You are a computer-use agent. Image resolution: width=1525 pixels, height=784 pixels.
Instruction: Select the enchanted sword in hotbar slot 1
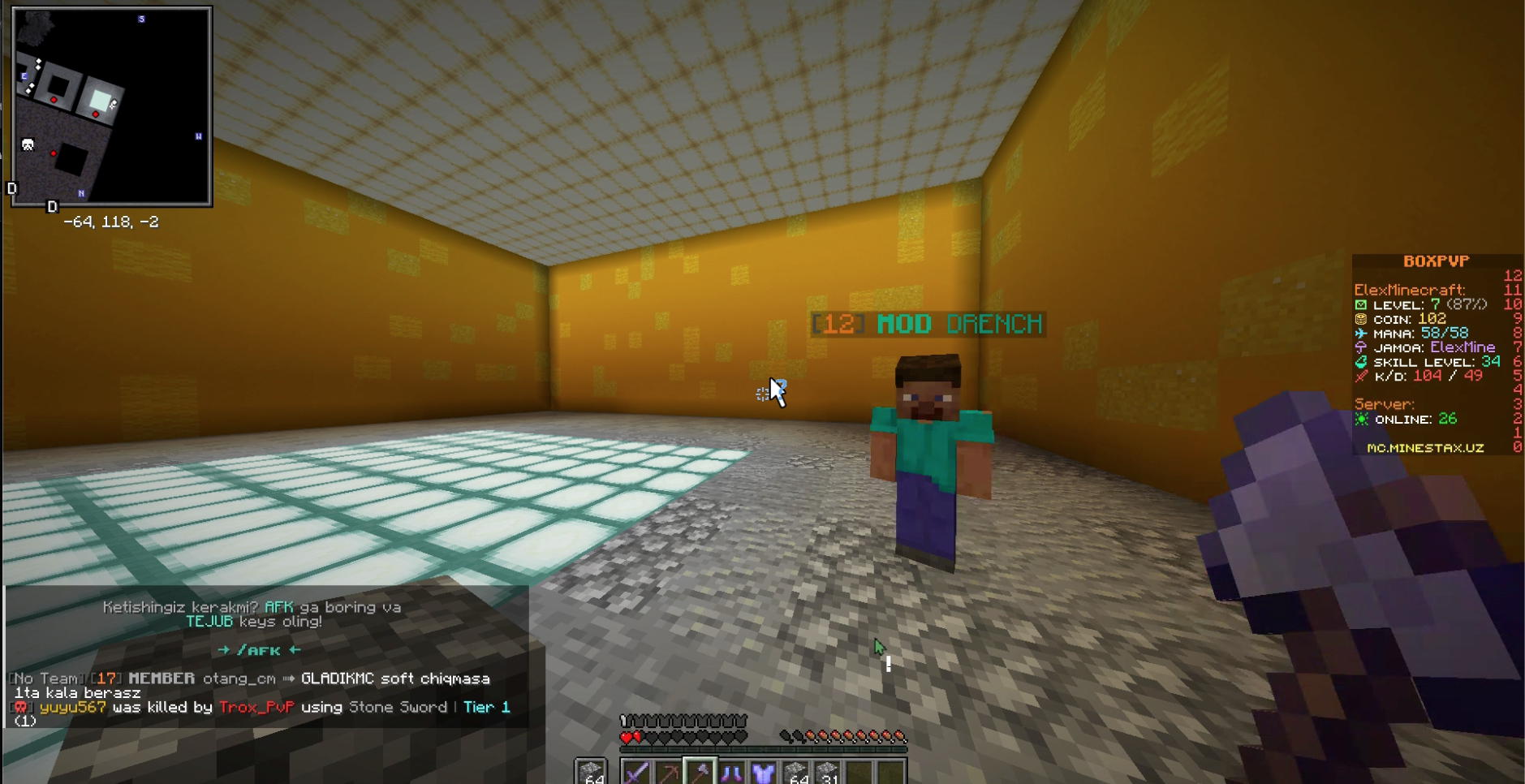(x=638, y=773)
